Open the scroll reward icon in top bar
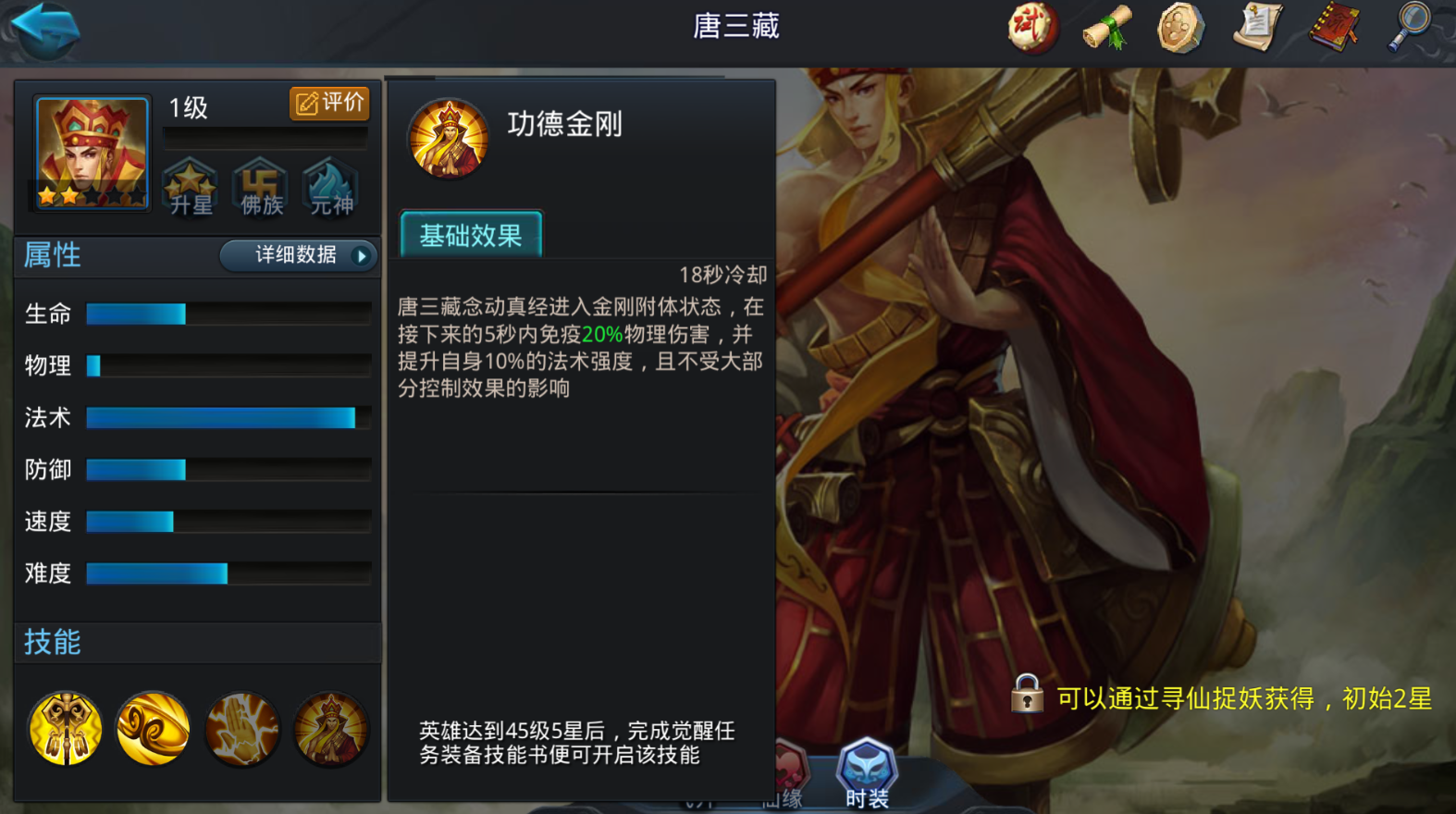This screenshot has height=814, width=1456. pos(1104,28)
